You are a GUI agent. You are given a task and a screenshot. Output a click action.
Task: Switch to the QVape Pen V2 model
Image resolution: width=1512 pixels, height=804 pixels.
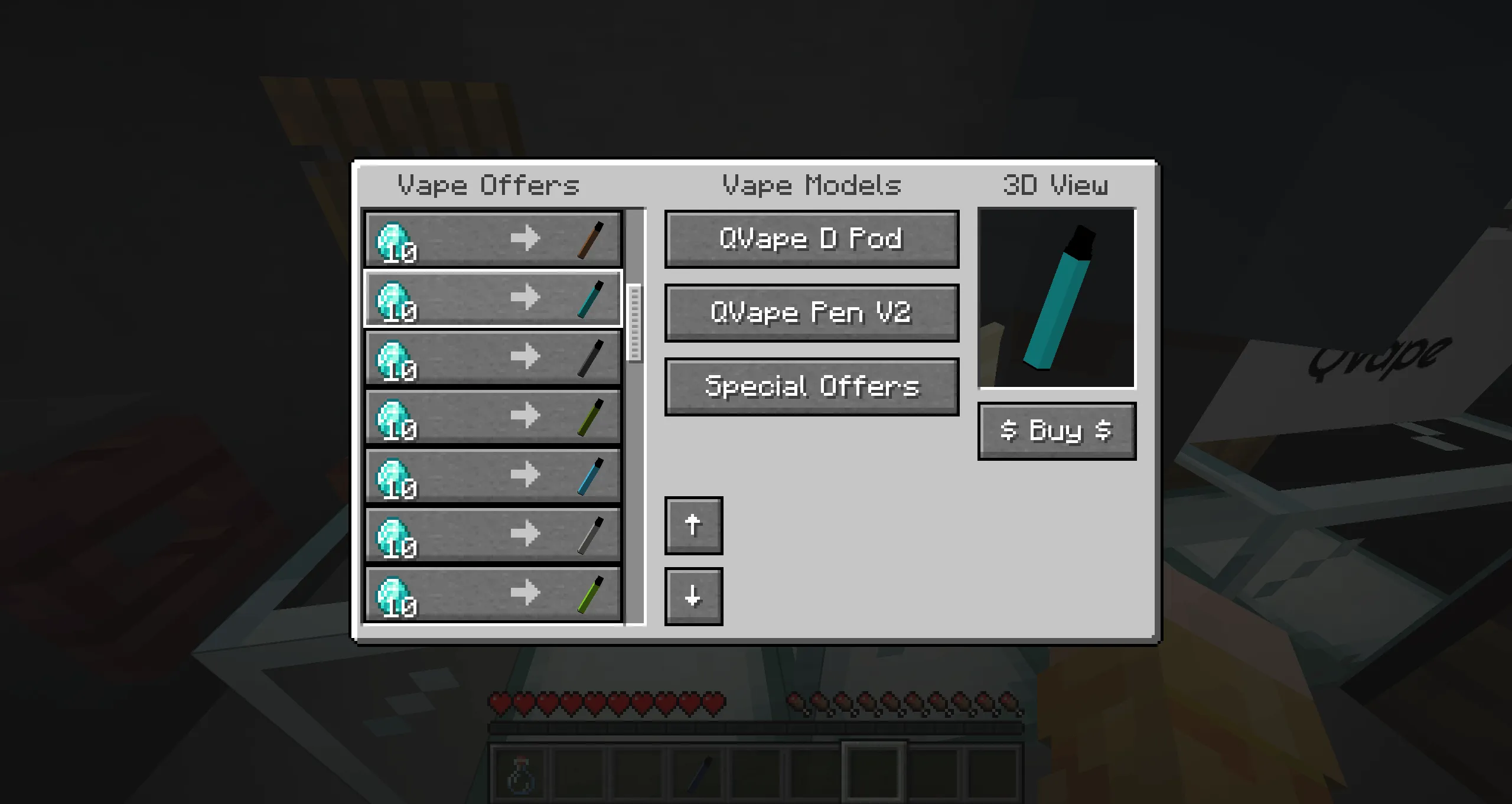click(811, 313)
